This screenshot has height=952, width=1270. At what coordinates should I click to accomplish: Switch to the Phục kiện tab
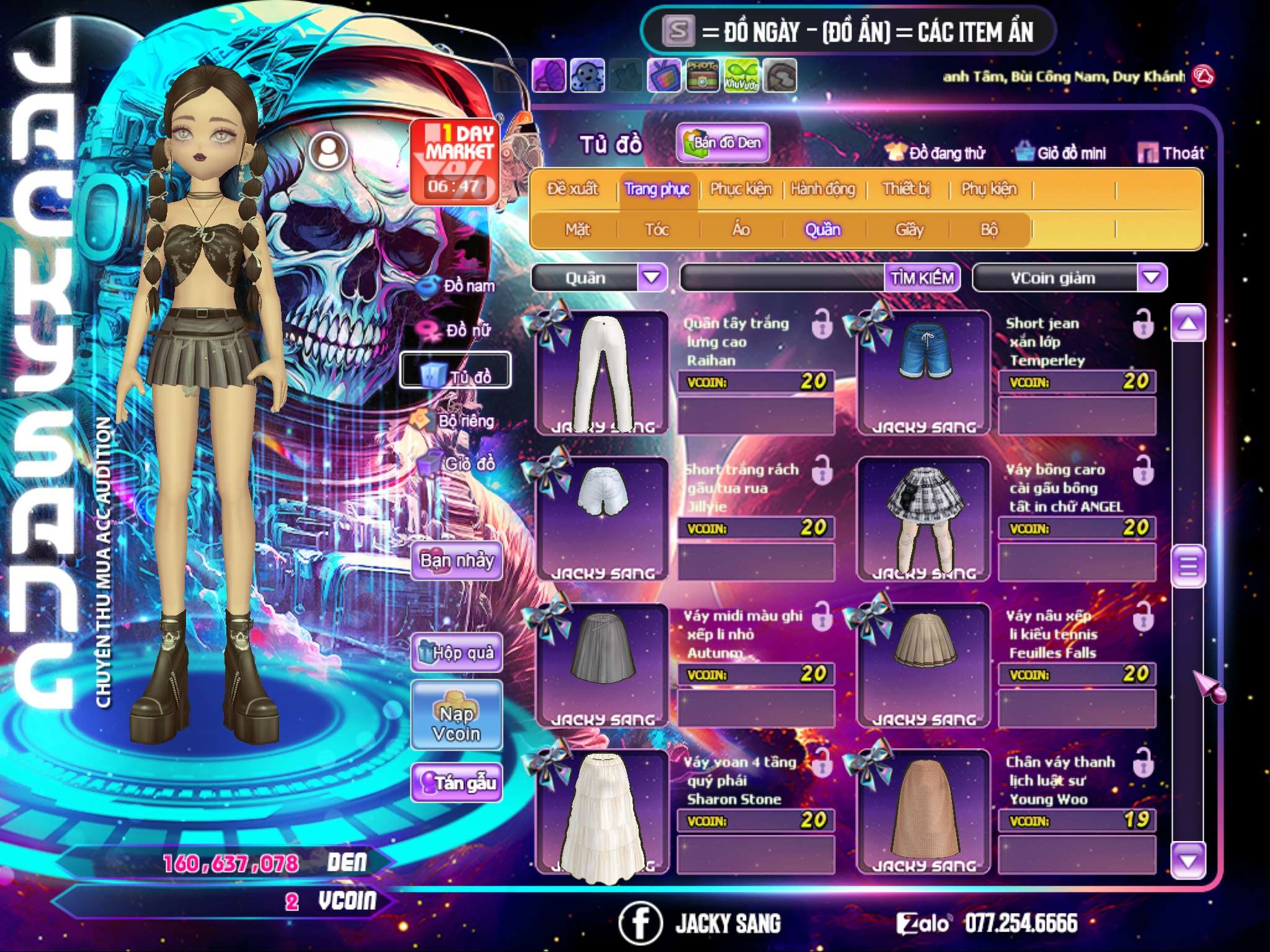740,189
